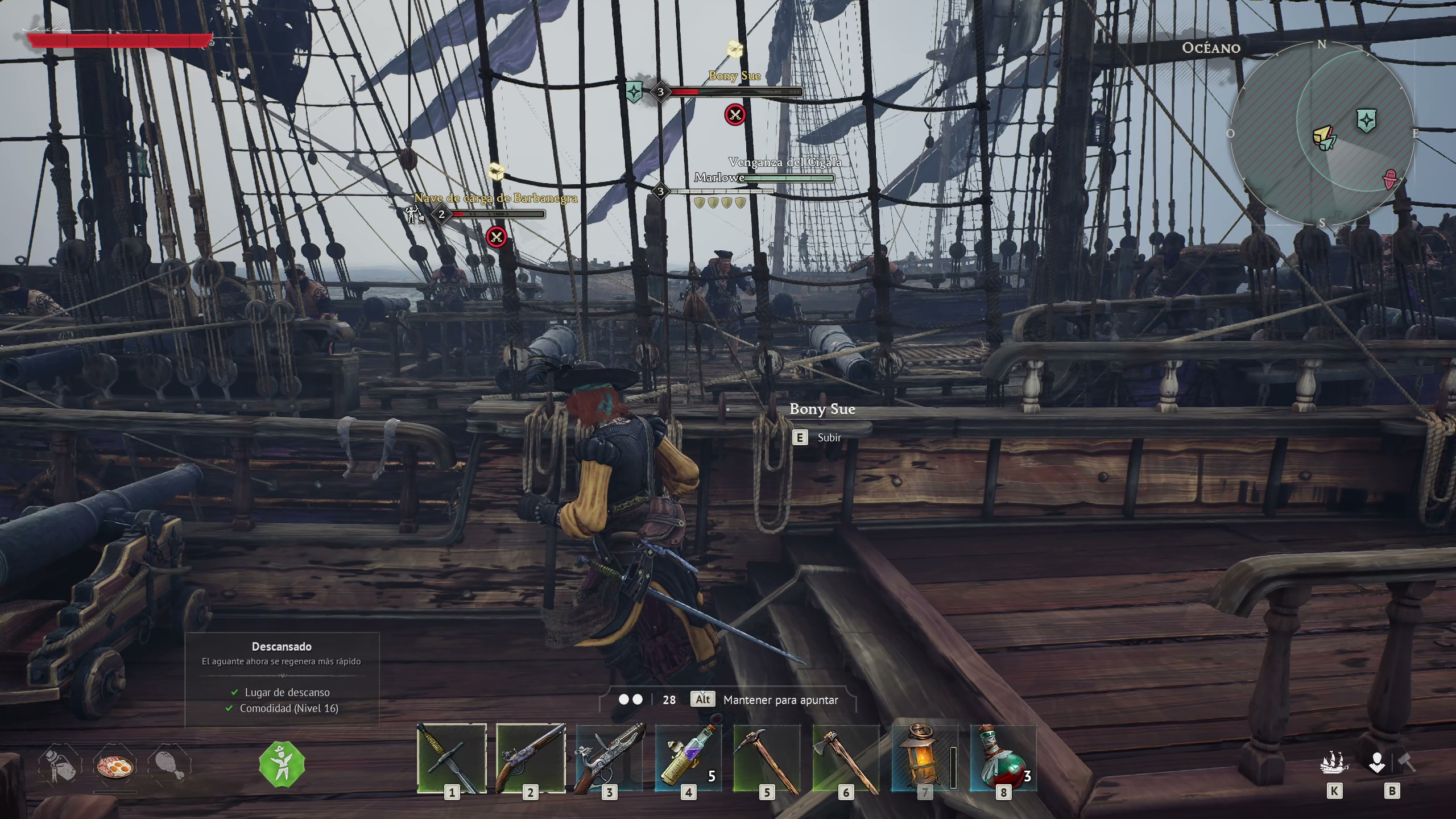
Task: Select the empty drumstick food slot
Action: (169, 767)
